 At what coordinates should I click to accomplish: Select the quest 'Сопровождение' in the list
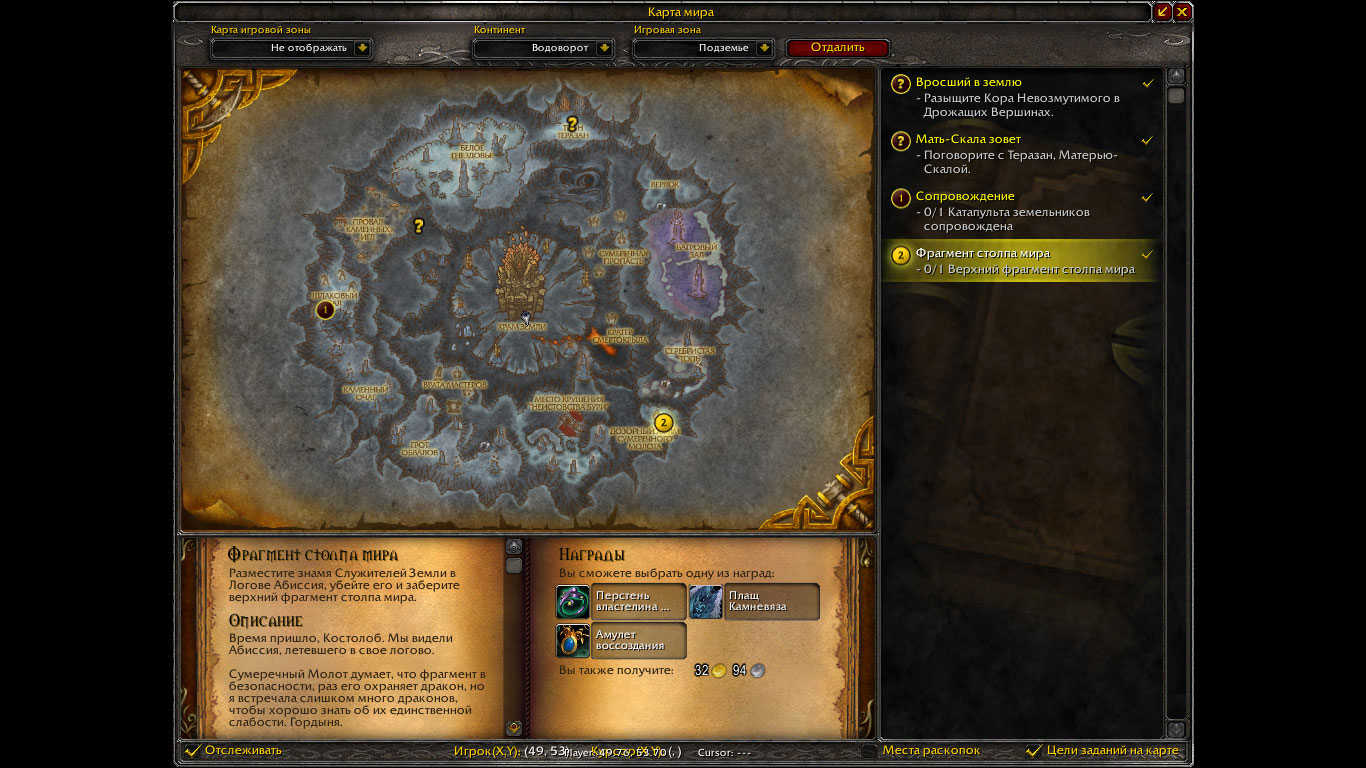(964, 196)
